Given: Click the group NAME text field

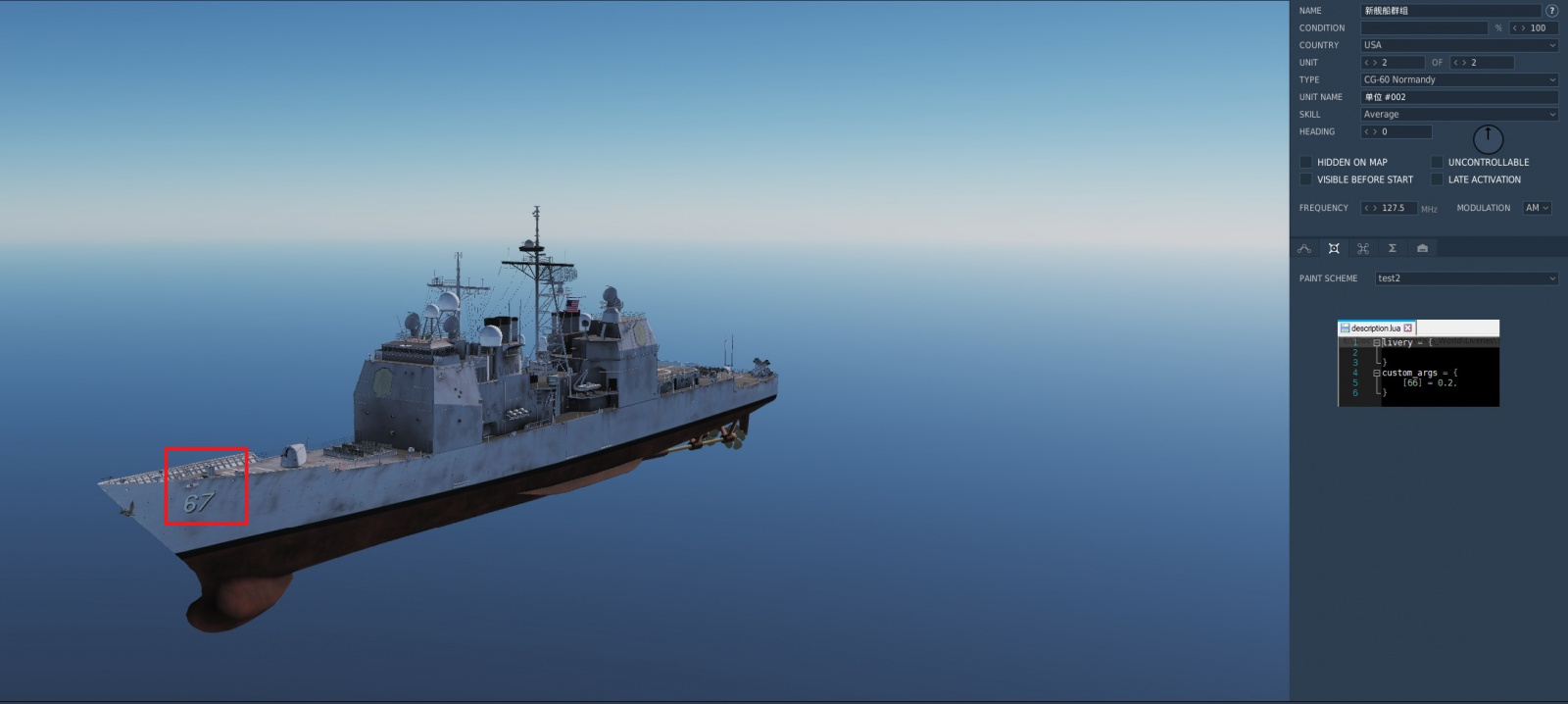Looking at the screenshot, I should [1449, 11].
